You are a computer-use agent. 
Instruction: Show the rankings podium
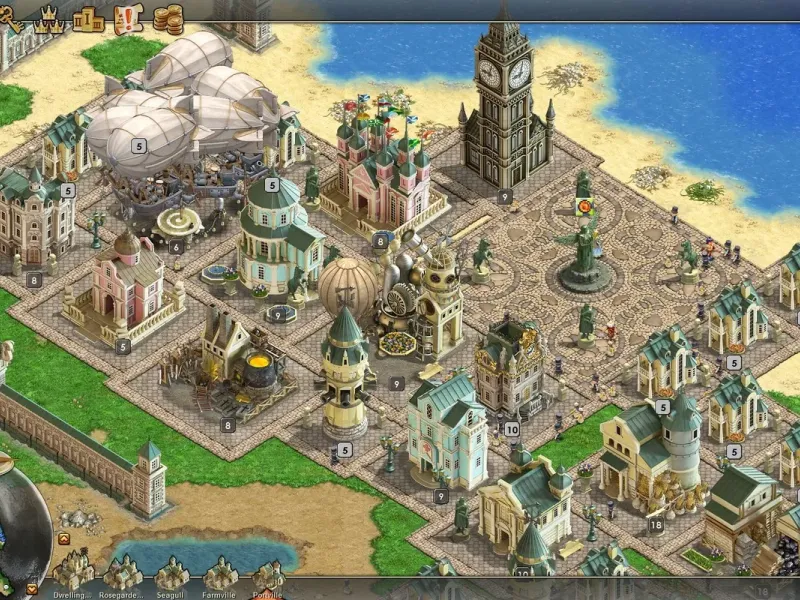(x=88, y=18)
